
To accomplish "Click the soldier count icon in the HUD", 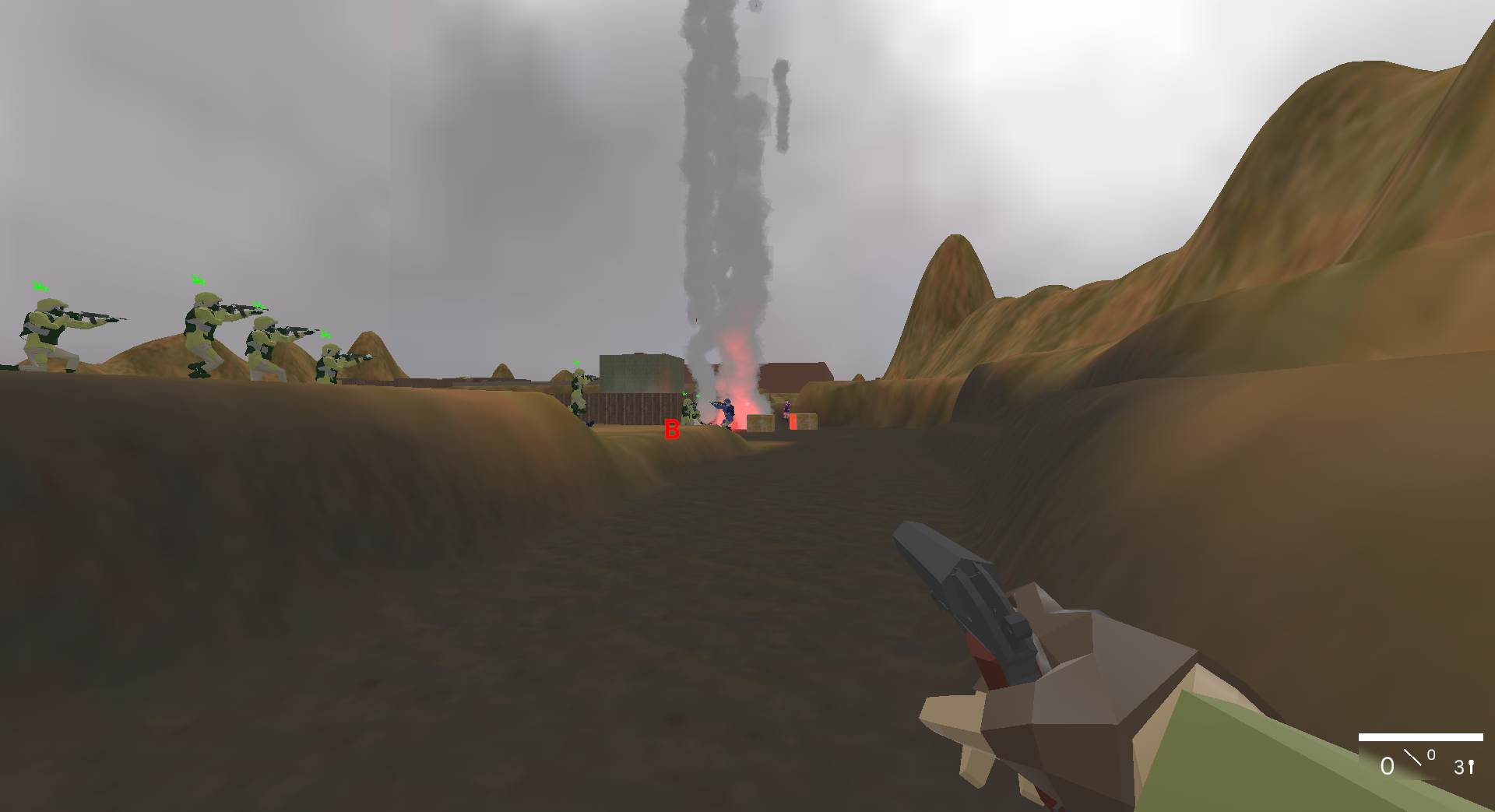I will (1472, 767).
